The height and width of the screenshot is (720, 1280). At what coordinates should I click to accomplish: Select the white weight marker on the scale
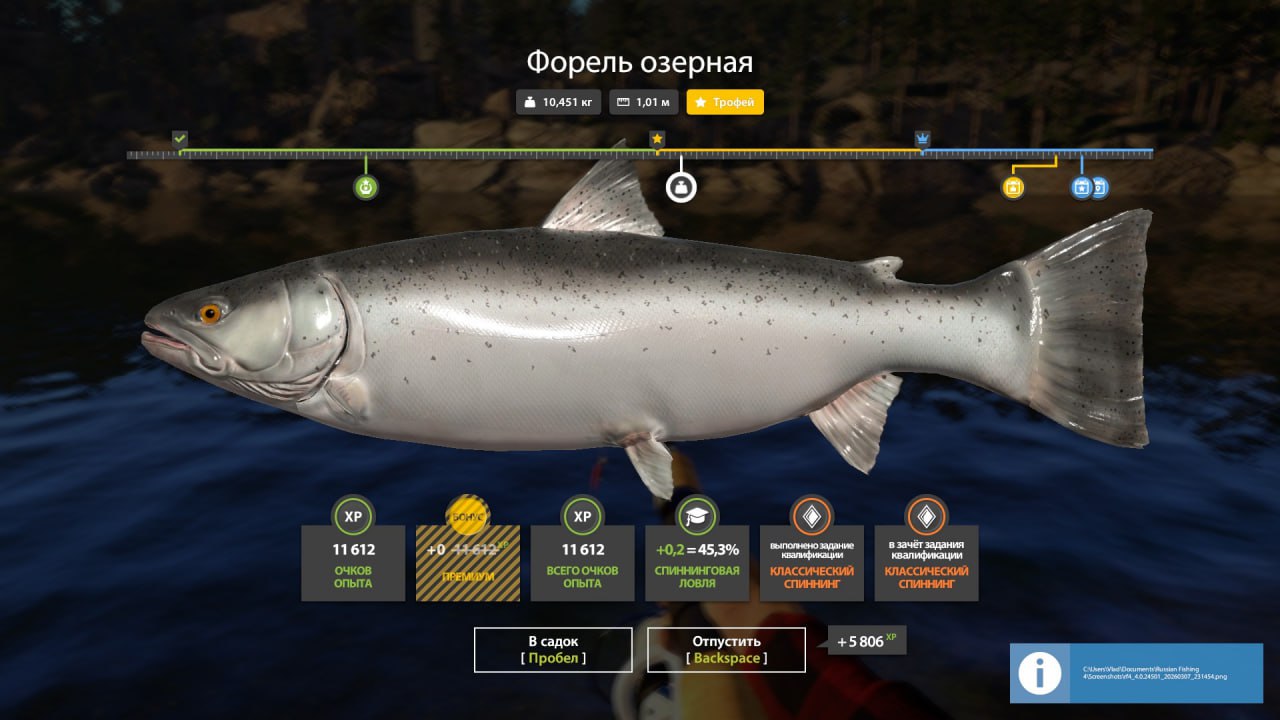tap(681, 187)
